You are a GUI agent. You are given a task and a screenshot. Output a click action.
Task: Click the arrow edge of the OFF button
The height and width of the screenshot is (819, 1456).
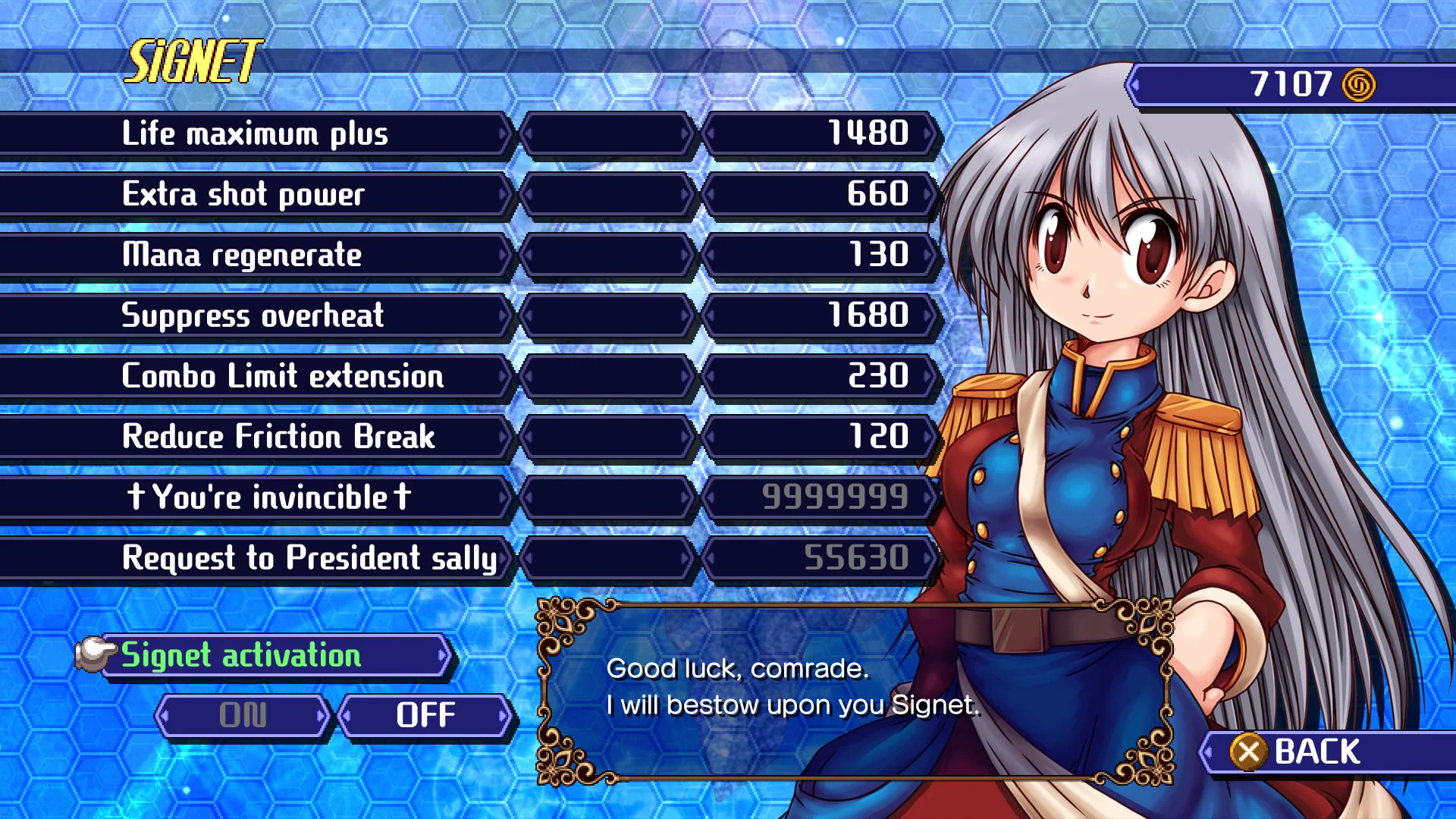(503, 714)
